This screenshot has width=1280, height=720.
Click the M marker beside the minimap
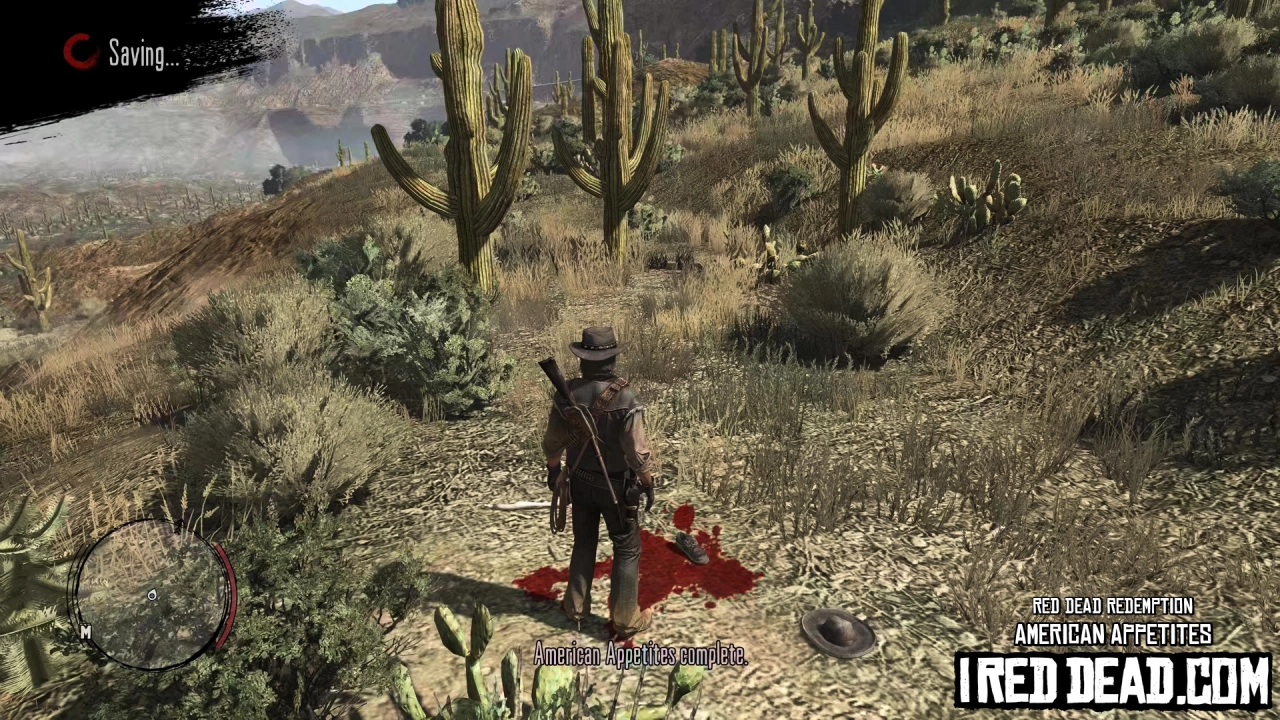click(x=86, y=633)
